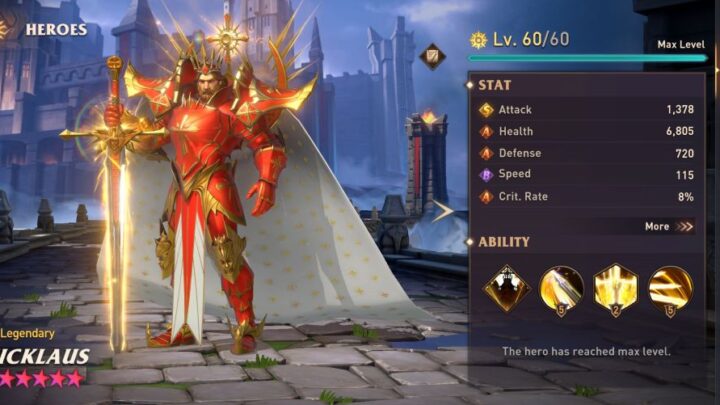Open the More stats details

point(669,226)
